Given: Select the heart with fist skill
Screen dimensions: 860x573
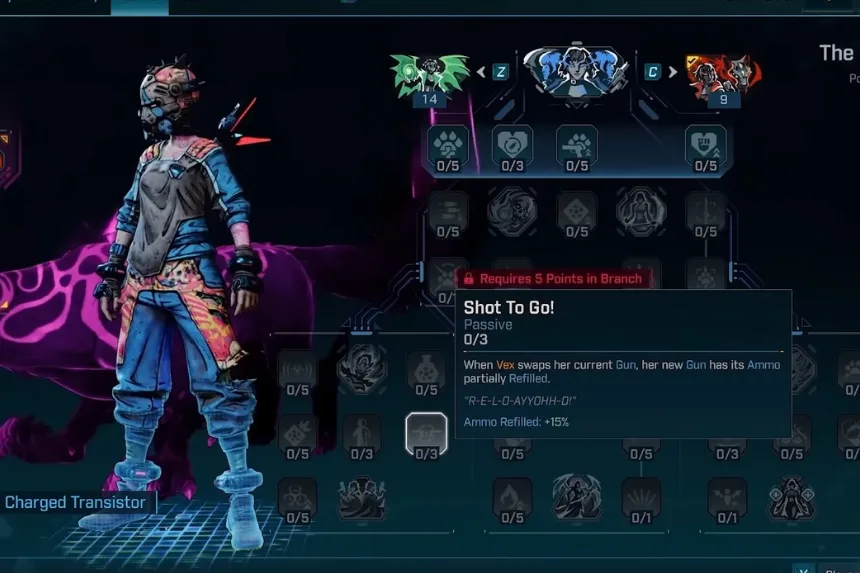Looking at the screenshot, I should 705,145.
